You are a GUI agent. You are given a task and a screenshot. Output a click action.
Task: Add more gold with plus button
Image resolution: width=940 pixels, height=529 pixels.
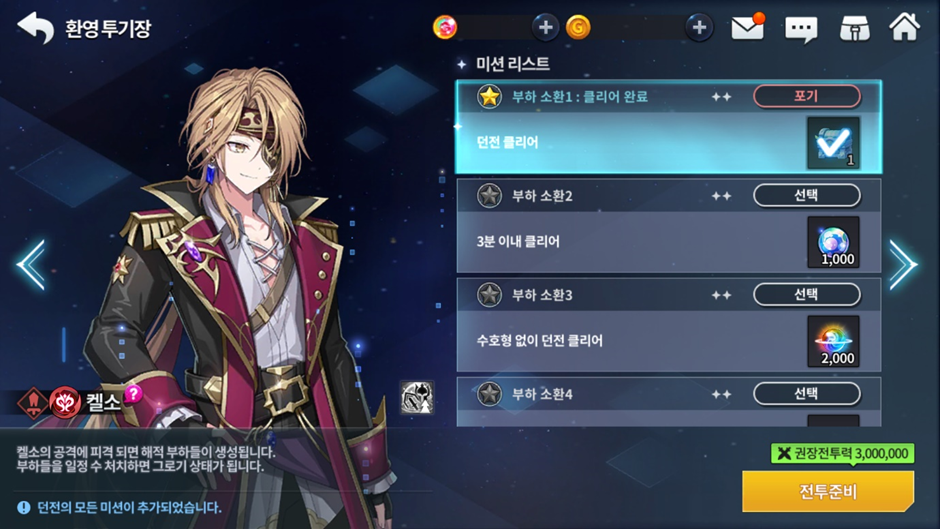699,28
